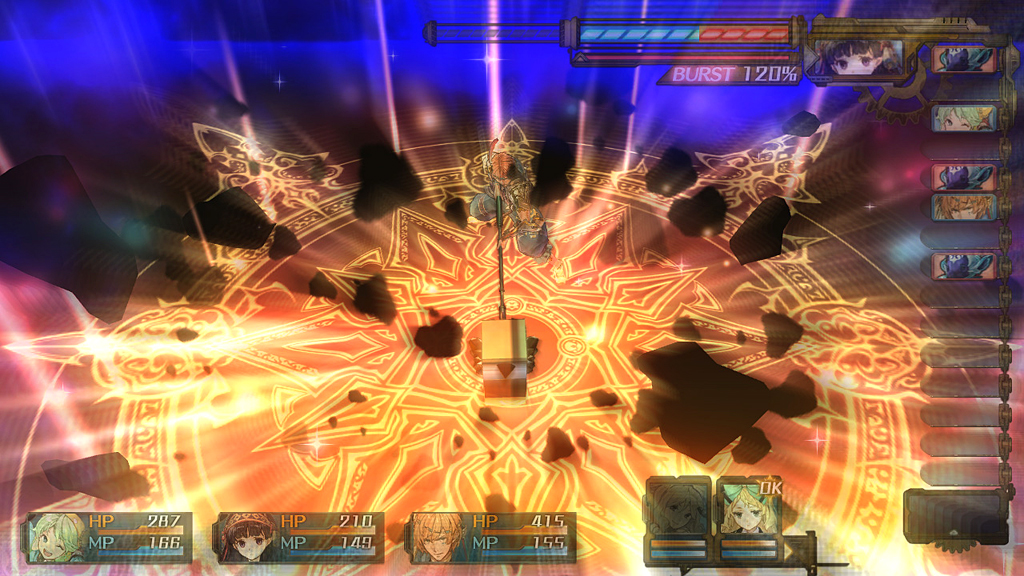Select the brown-haired girl's status panel showing HP 210
Viewport: 1024px width, 576px height.
coord(299,537)
